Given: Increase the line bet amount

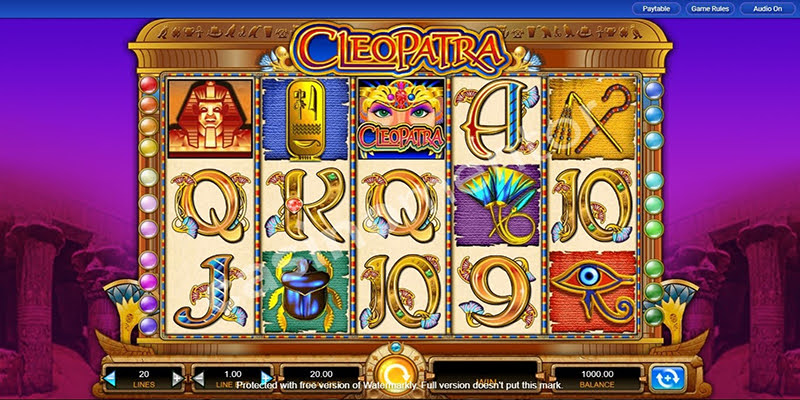Looking at the screenshot, I should click(x=265, y=378).
